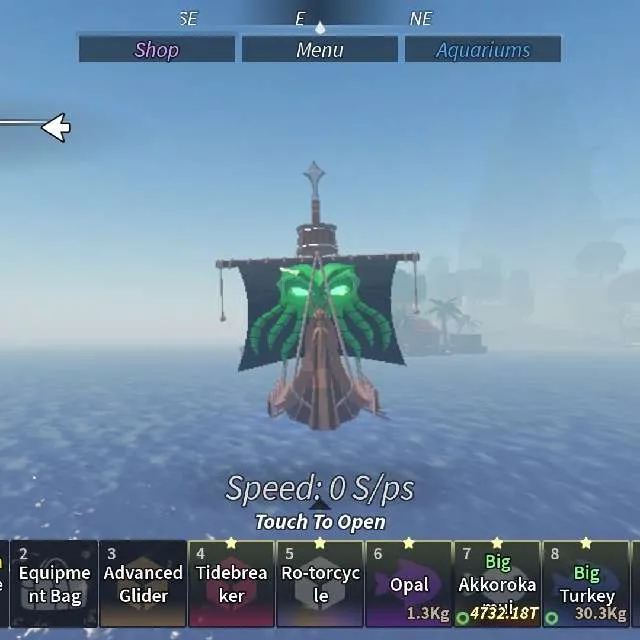Select the Equipment Bag hotbar slot
This screenshot has width=640, height=640.
click(55, 584)
